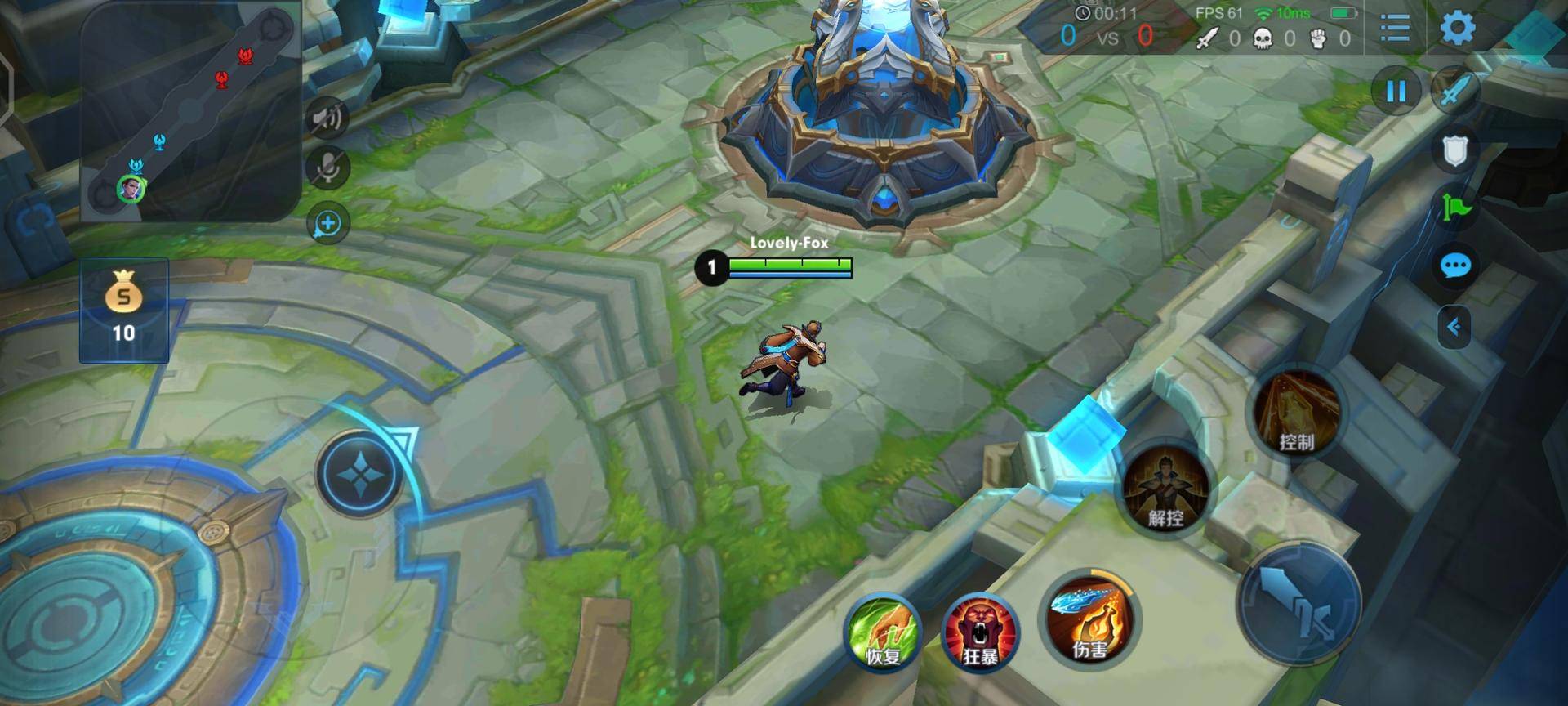Open the scoreboard list icon
The image size is (1568, 706).
click(x=1395, y=29)
